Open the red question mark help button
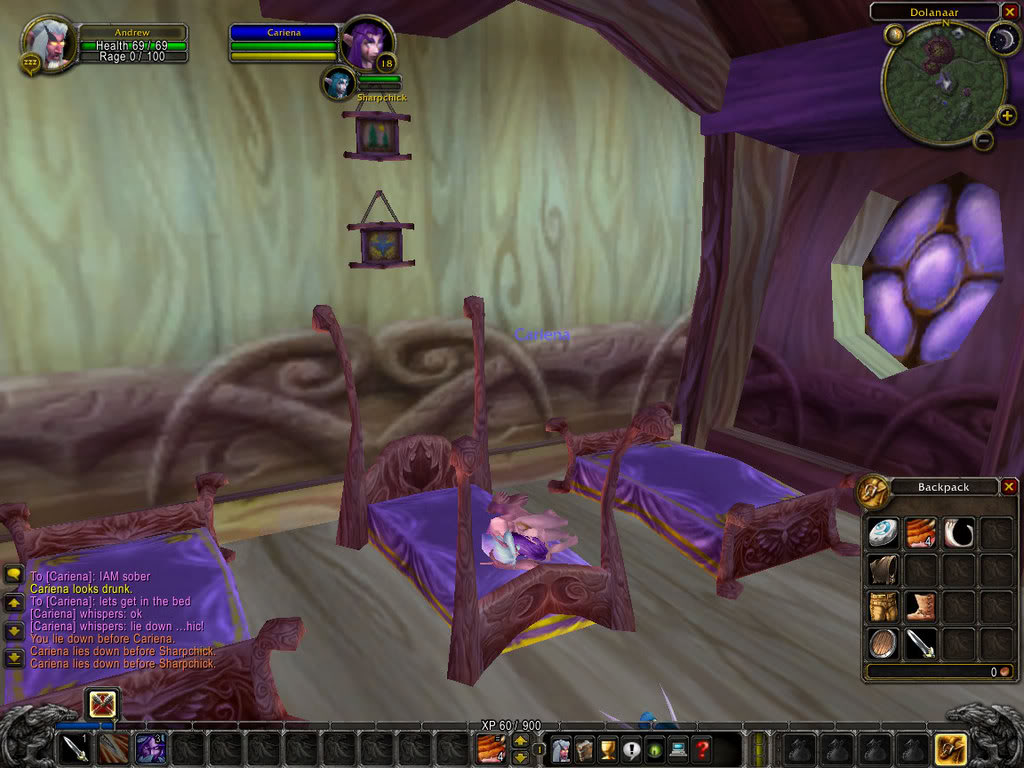 [x=703, y=748]
